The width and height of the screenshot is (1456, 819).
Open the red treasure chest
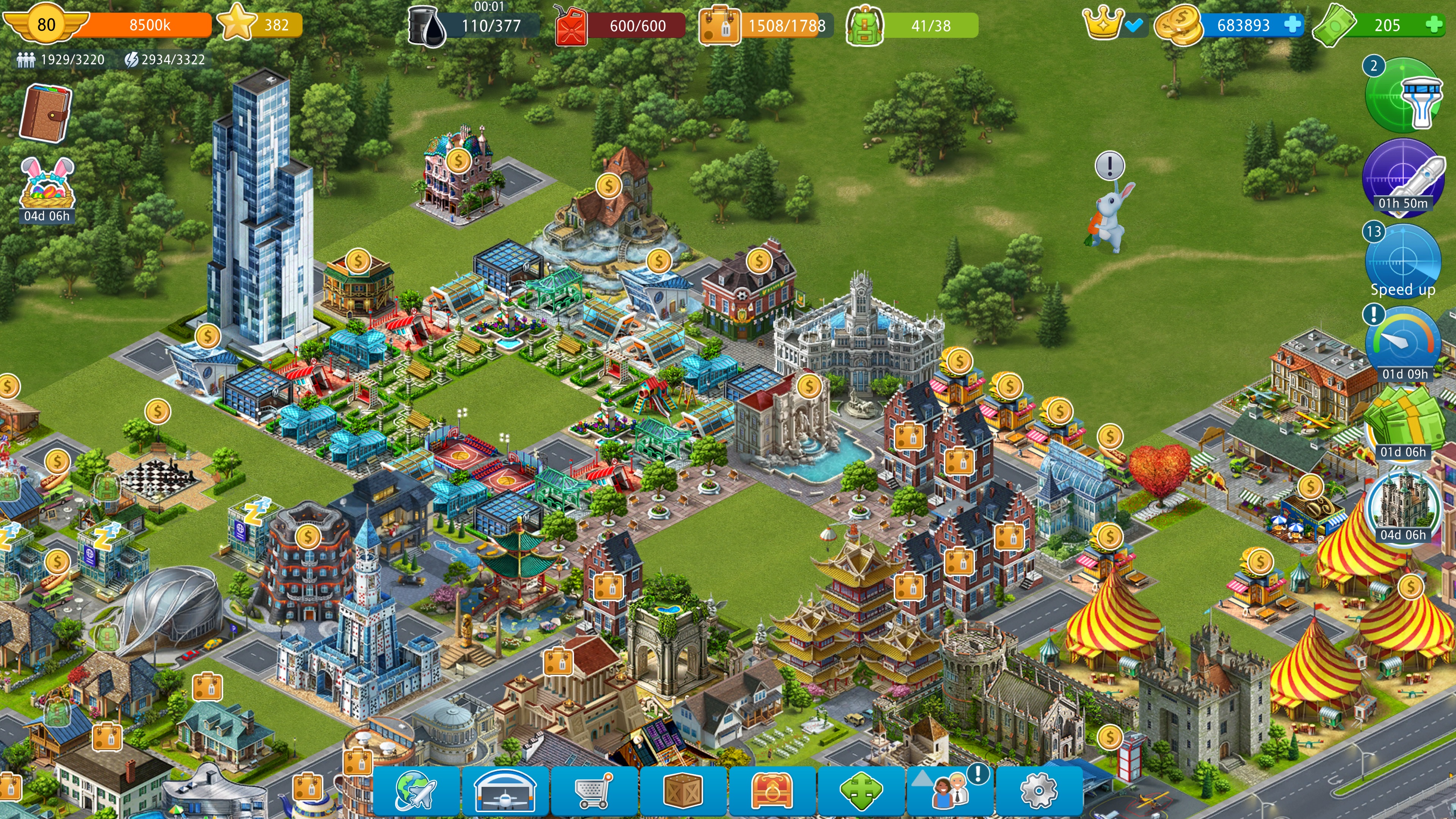(x=772, y=789)
